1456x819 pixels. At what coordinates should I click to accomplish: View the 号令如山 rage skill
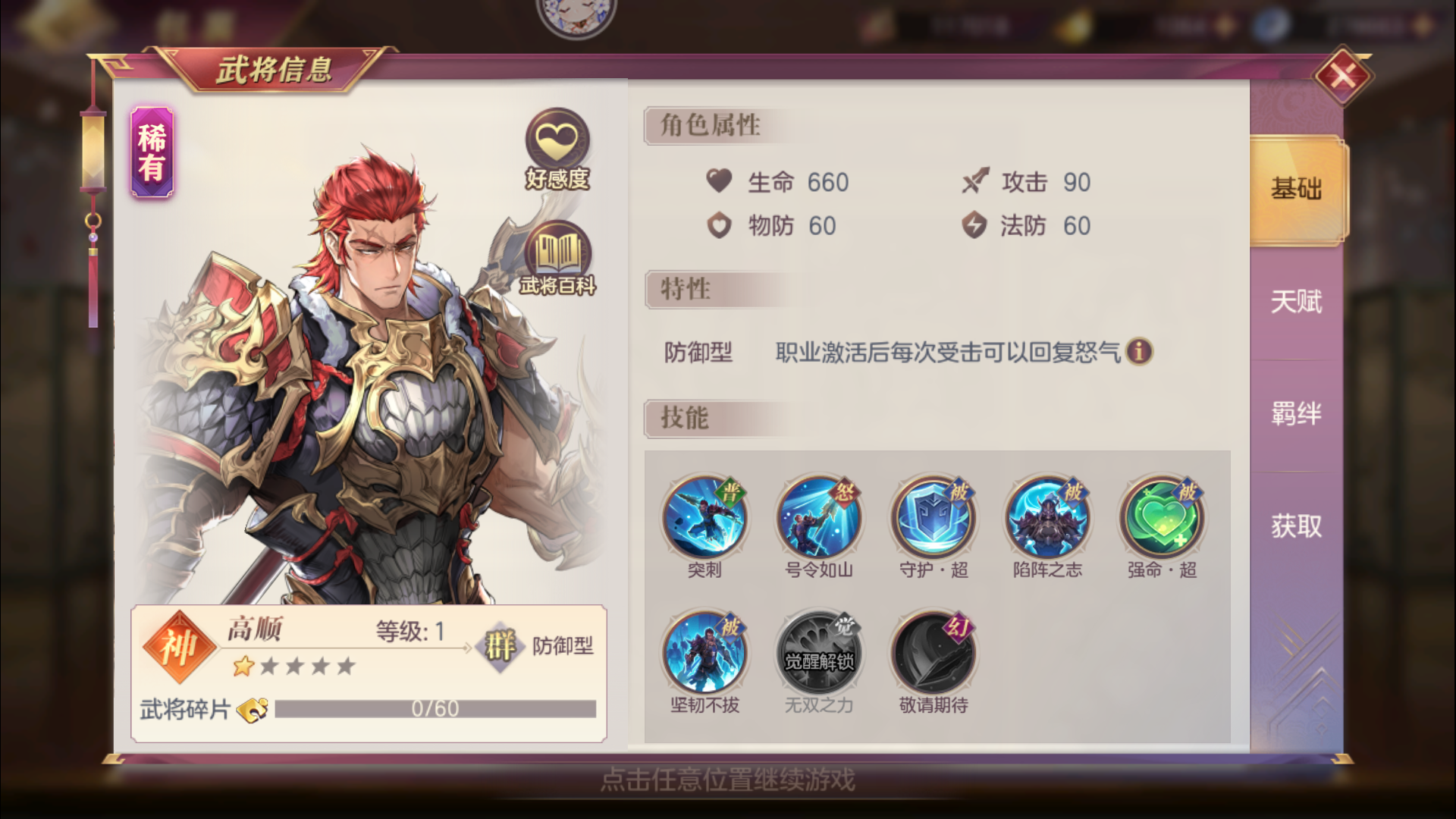pos(819,518)
